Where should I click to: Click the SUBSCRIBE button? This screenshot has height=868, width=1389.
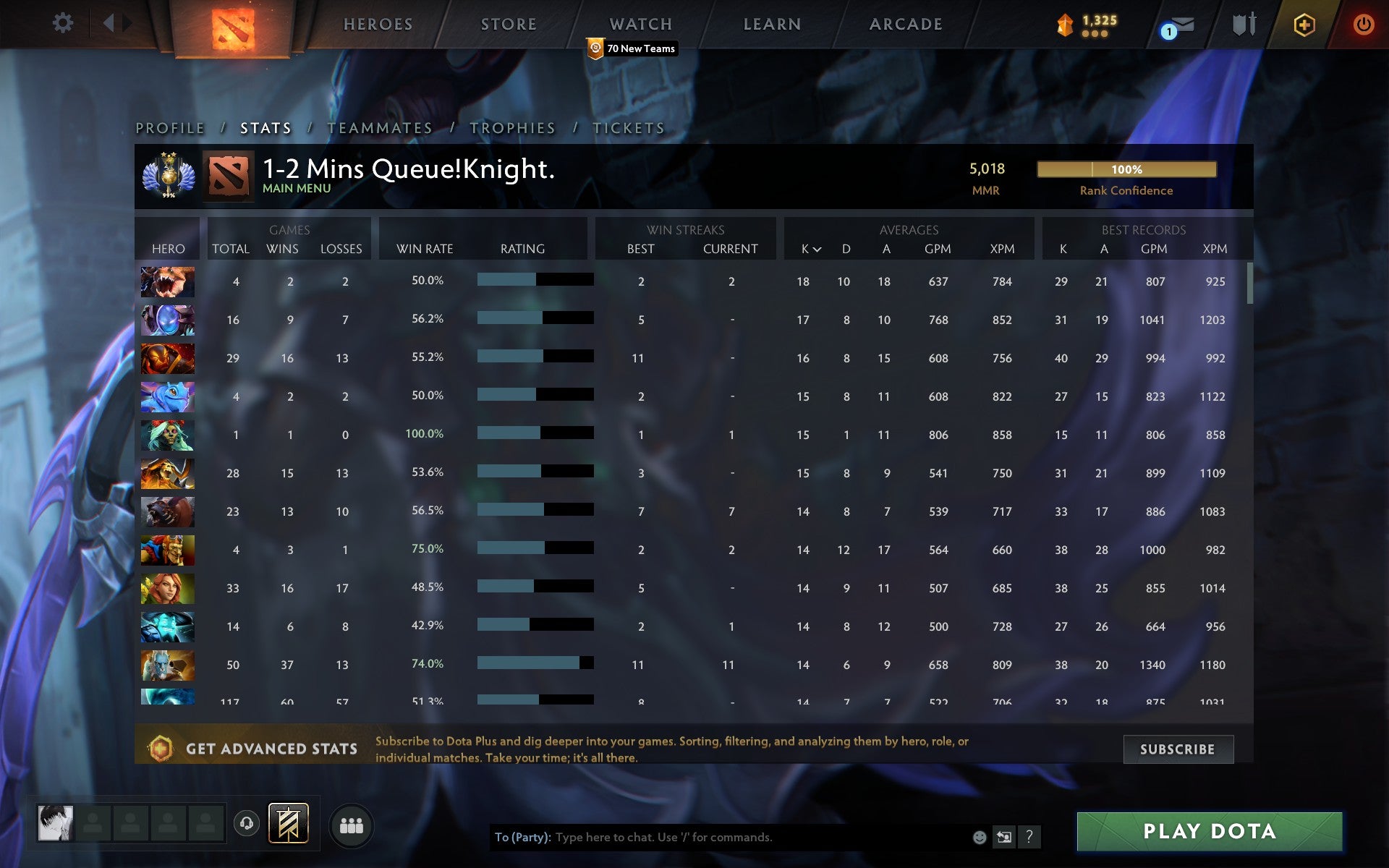[1178, 749]
